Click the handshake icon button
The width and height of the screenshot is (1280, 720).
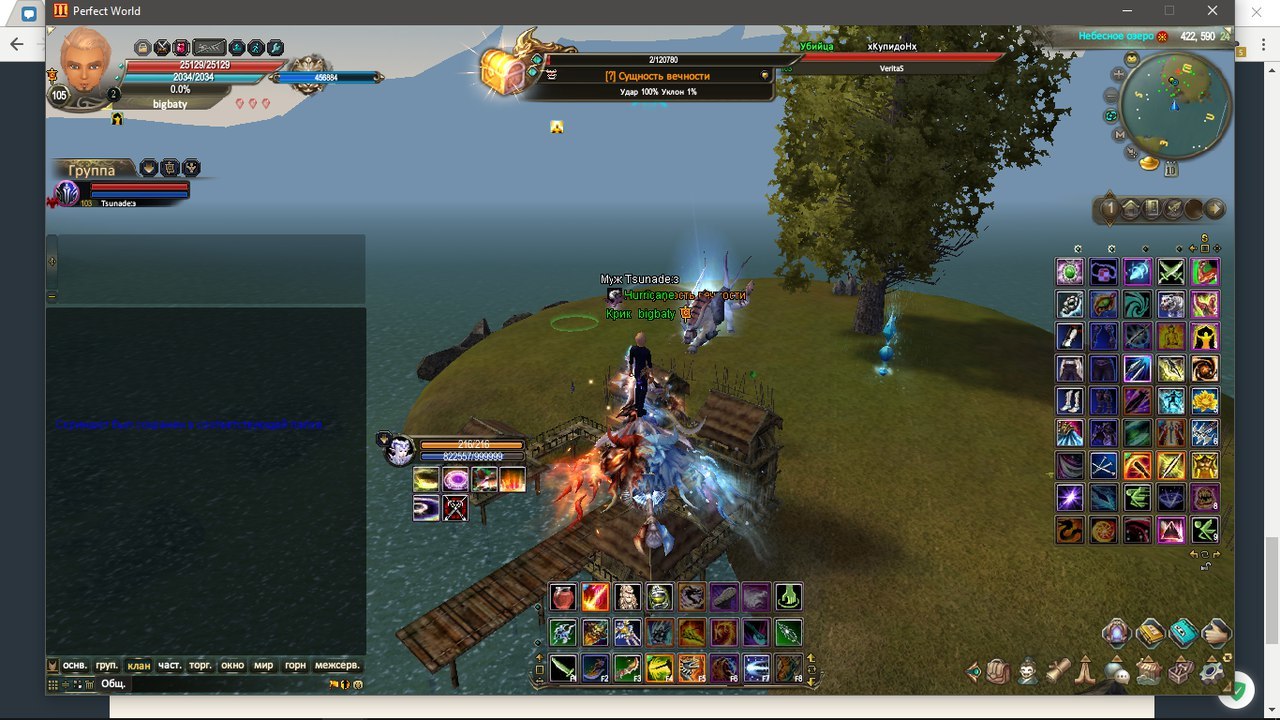tap(1216, 632)
